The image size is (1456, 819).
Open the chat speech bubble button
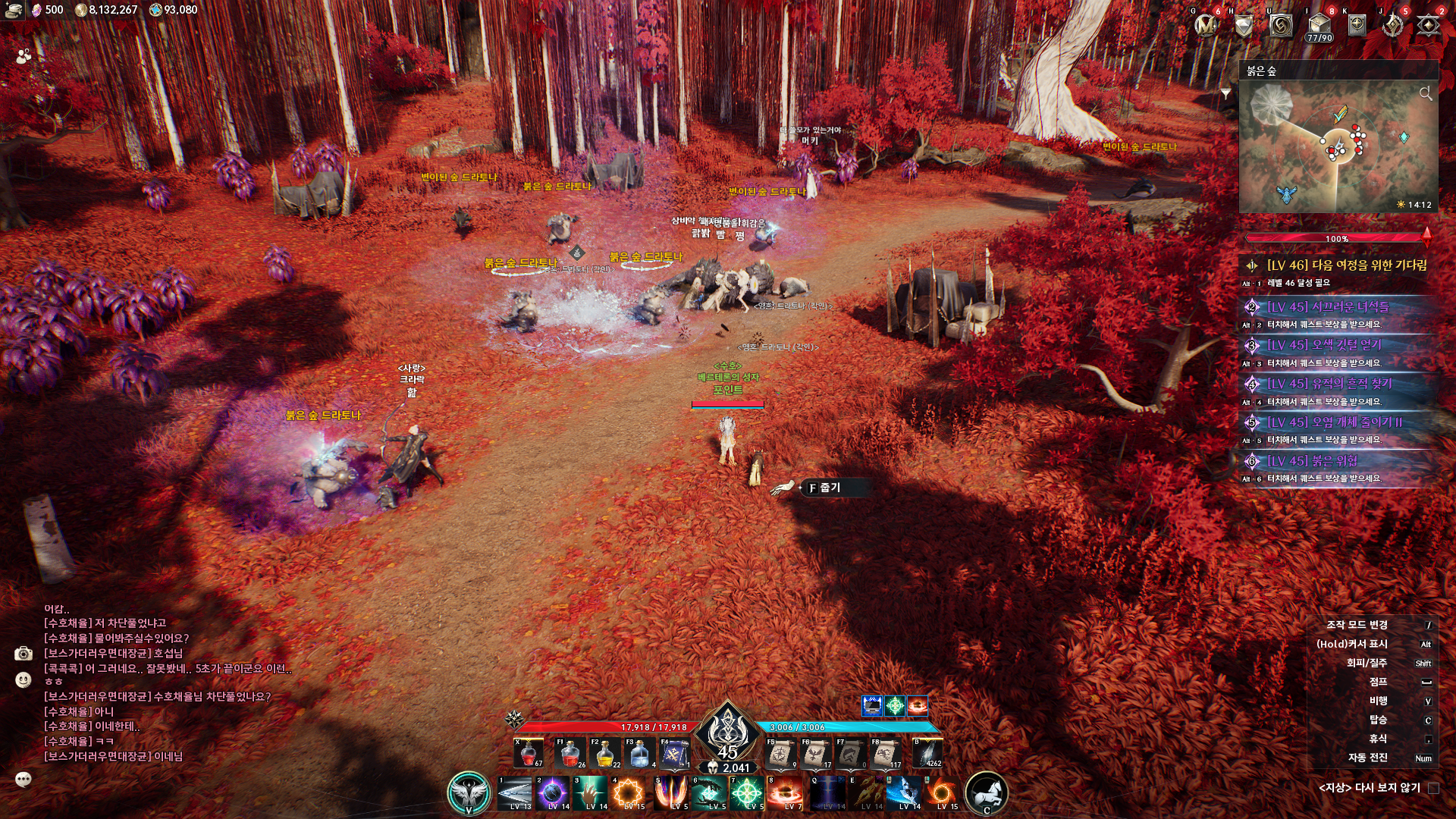(x=24, y=779)
